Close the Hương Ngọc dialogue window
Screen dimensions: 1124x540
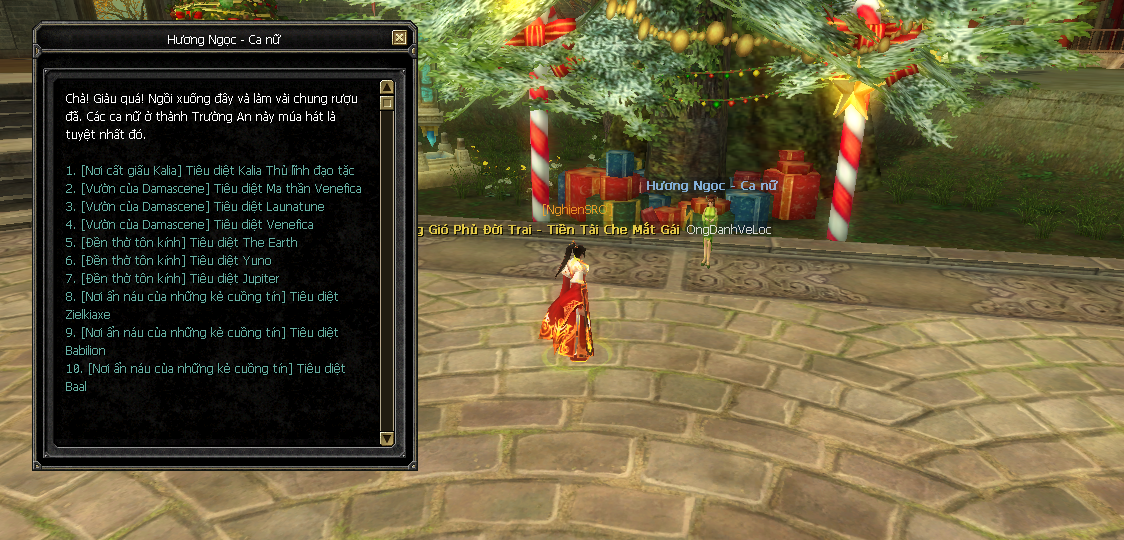tap(399, 38)
